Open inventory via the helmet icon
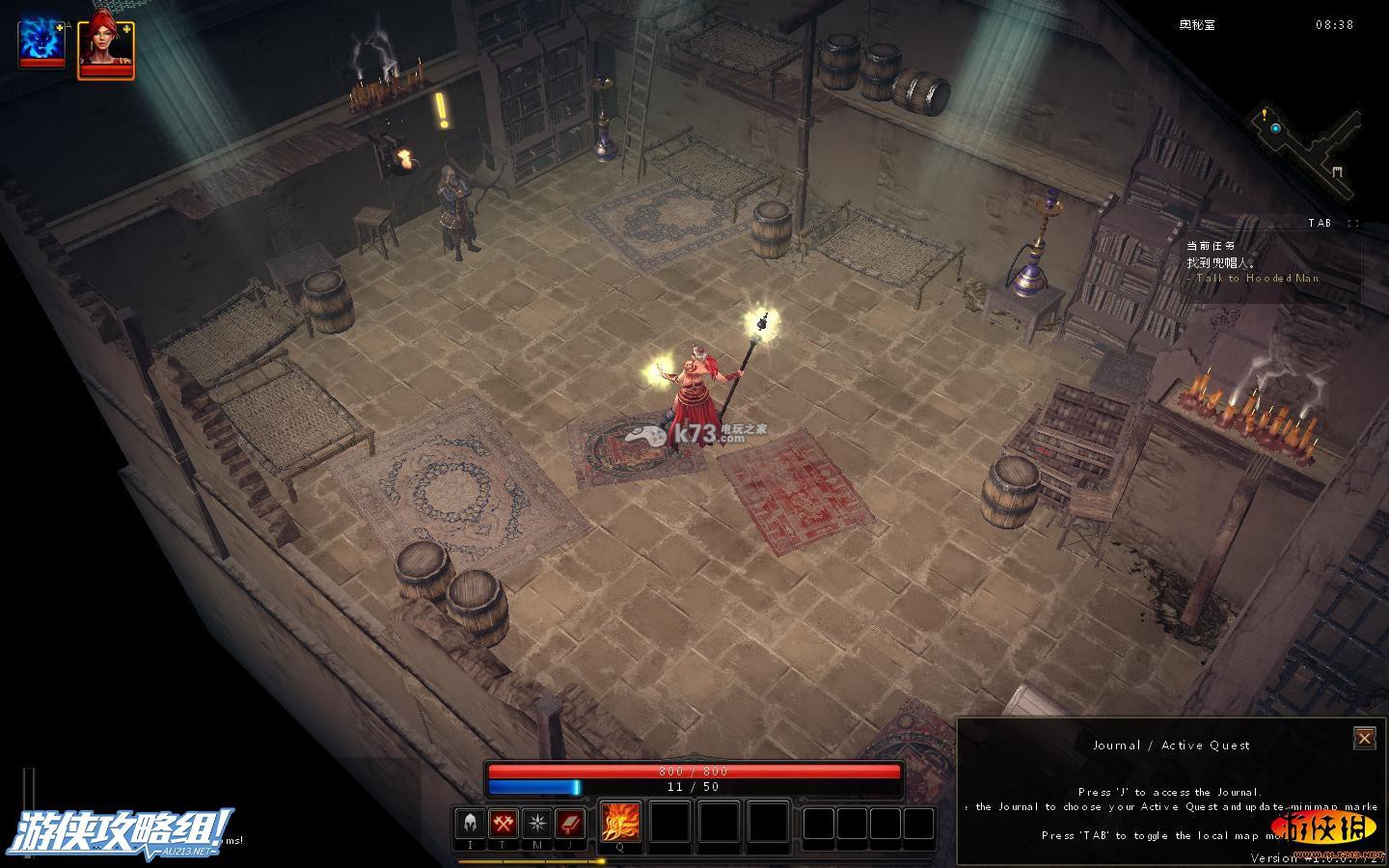Viewport: 1389px width, 868px height. coord(470,824)
